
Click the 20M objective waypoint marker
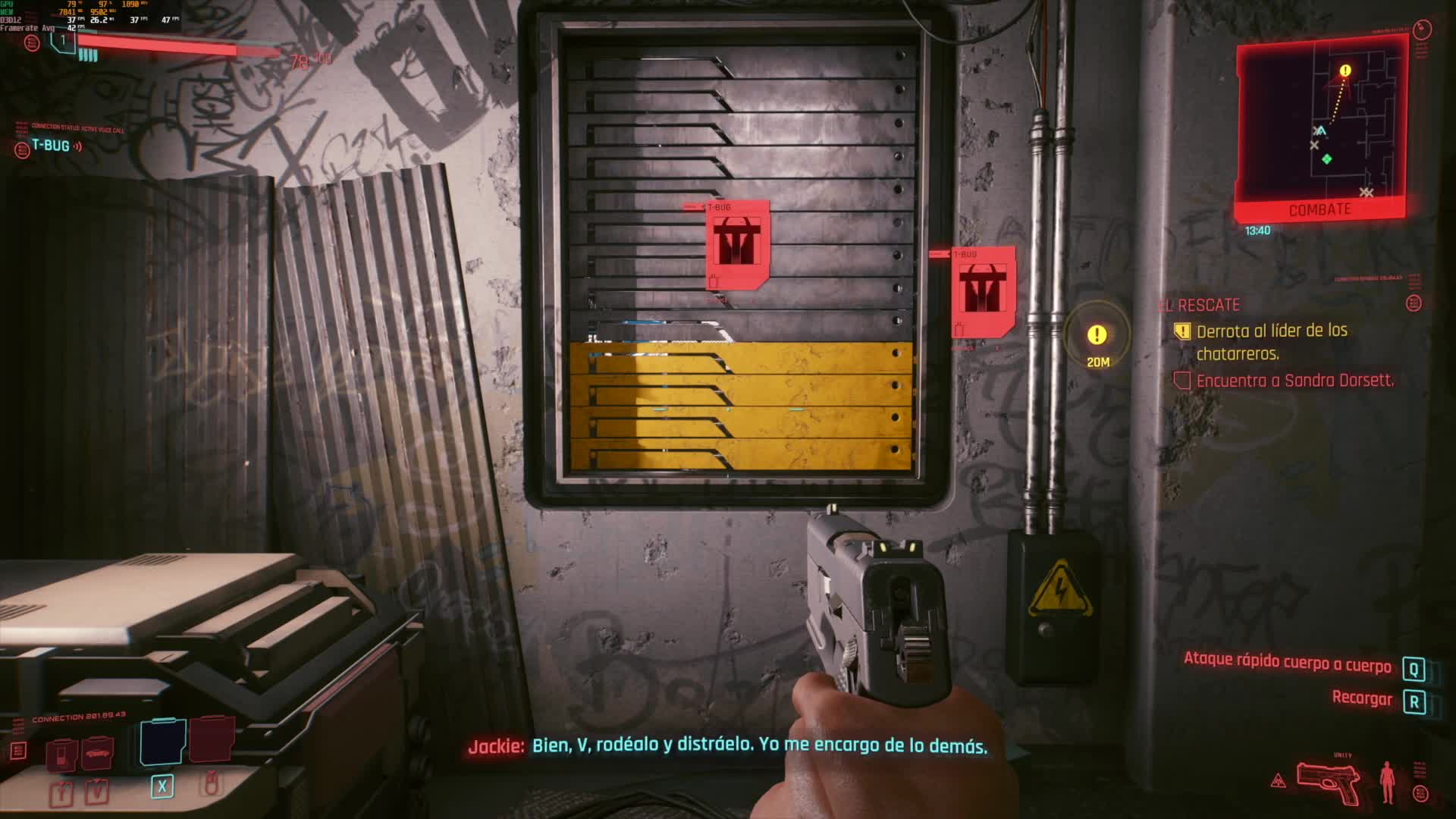(1097, 336)
